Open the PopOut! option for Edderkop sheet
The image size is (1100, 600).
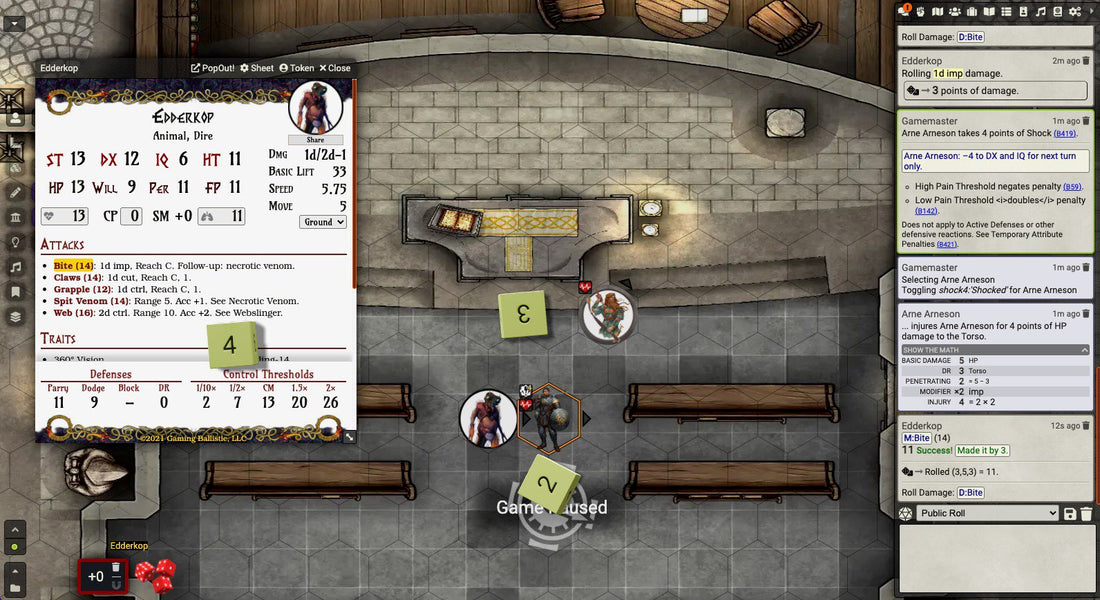click(x=213, y=68)
